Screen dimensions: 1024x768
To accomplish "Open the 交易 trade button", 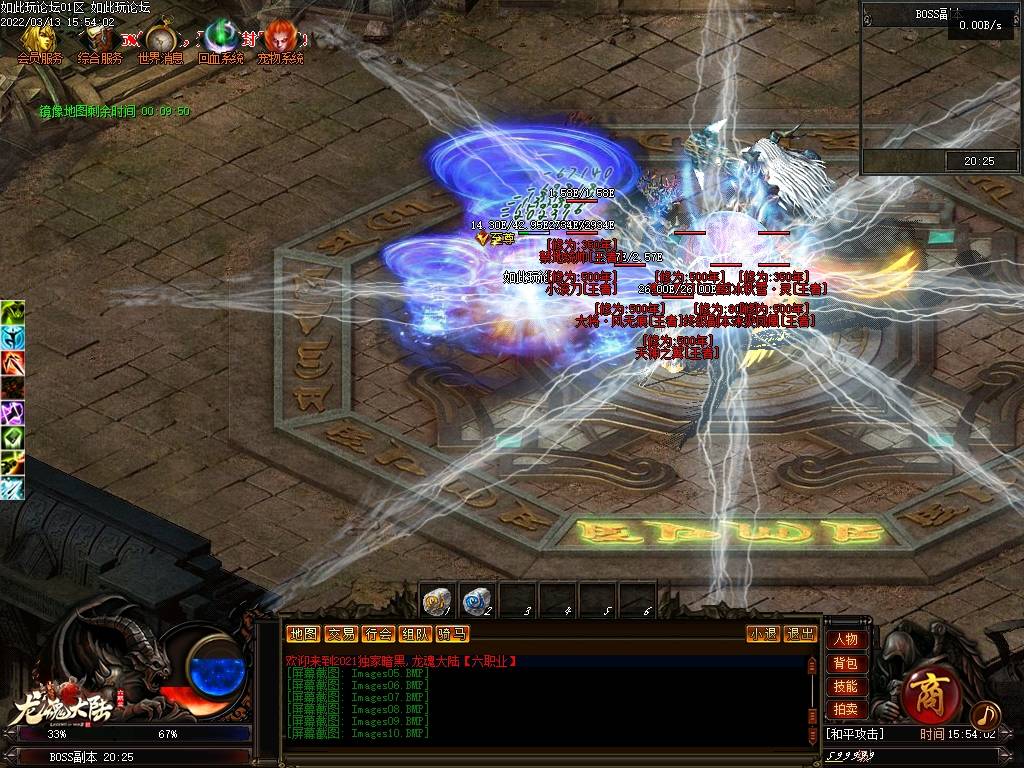I will click(340, 633).
